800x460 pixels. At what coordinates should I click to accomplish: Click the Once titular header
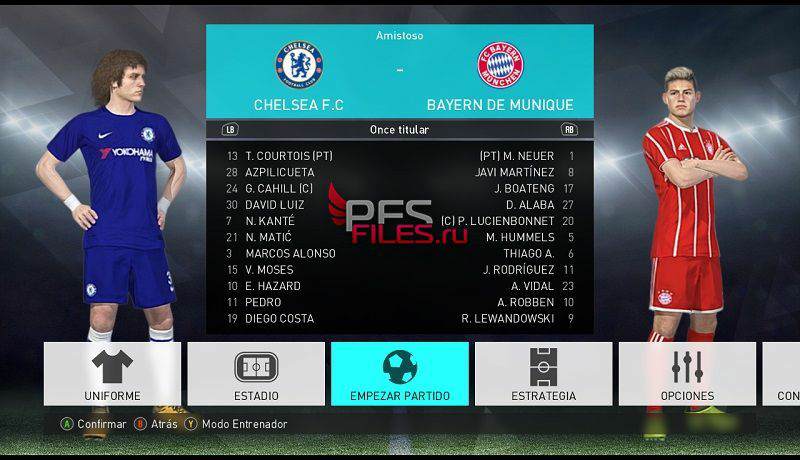[399, 130]
